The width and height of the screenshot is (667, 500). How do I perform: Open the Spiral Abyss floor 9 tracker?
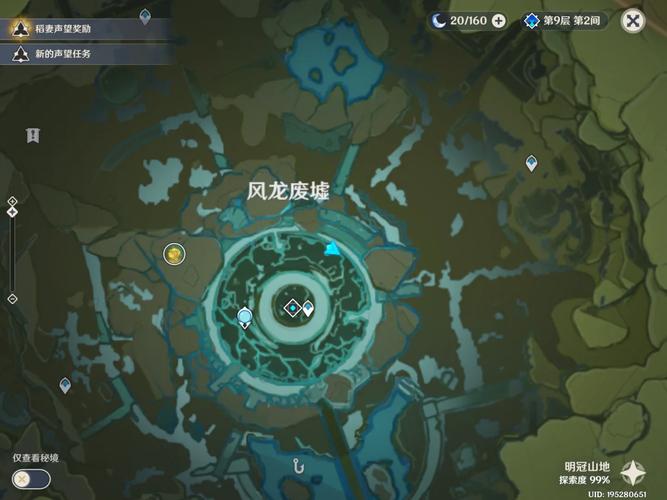click(x=564, y=20)
